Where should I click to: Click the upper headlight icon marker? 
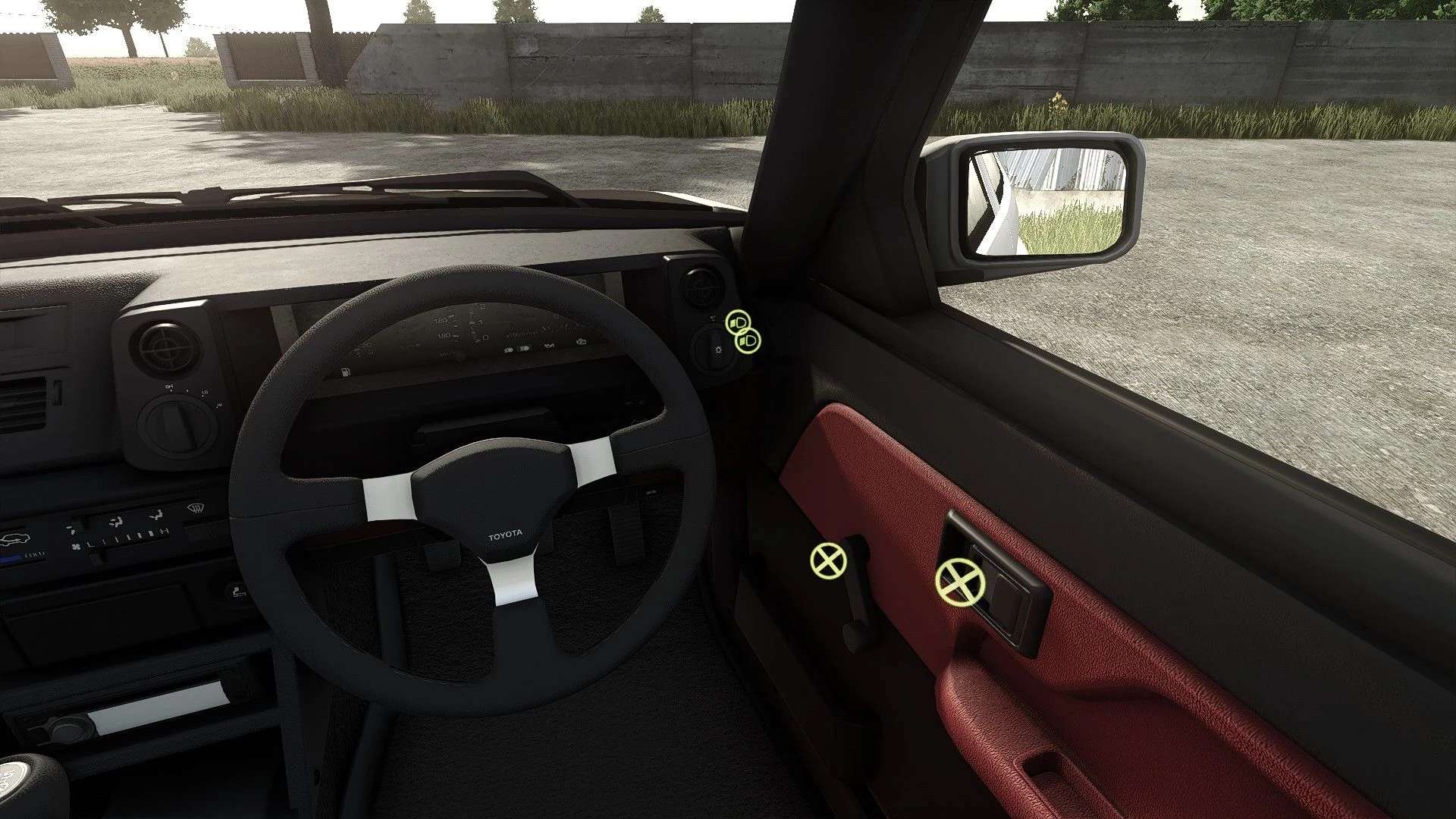tap(737, 324)
